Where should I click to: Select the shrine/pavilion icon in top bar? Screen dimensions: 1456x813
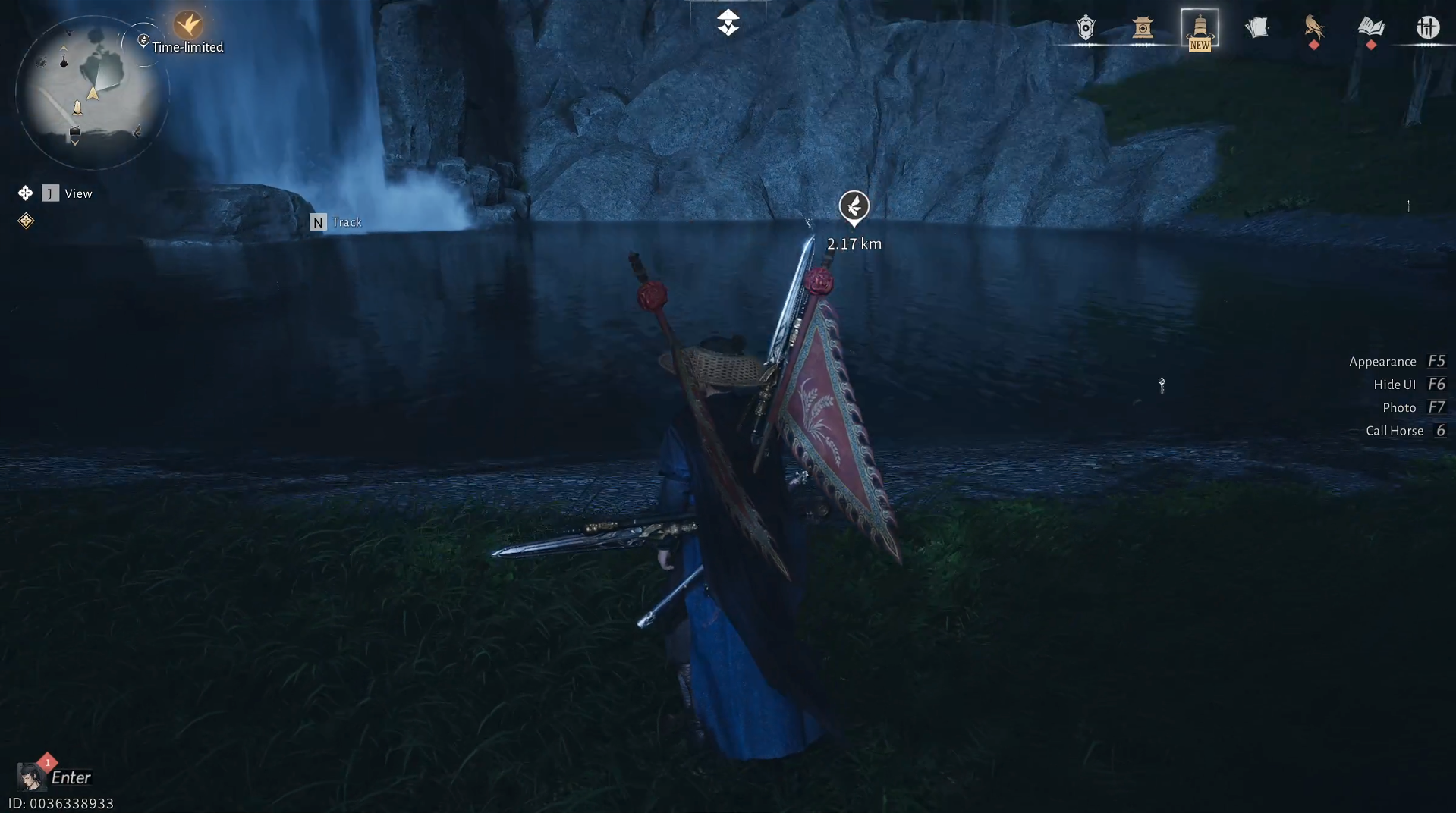[x=1144, y=29]
